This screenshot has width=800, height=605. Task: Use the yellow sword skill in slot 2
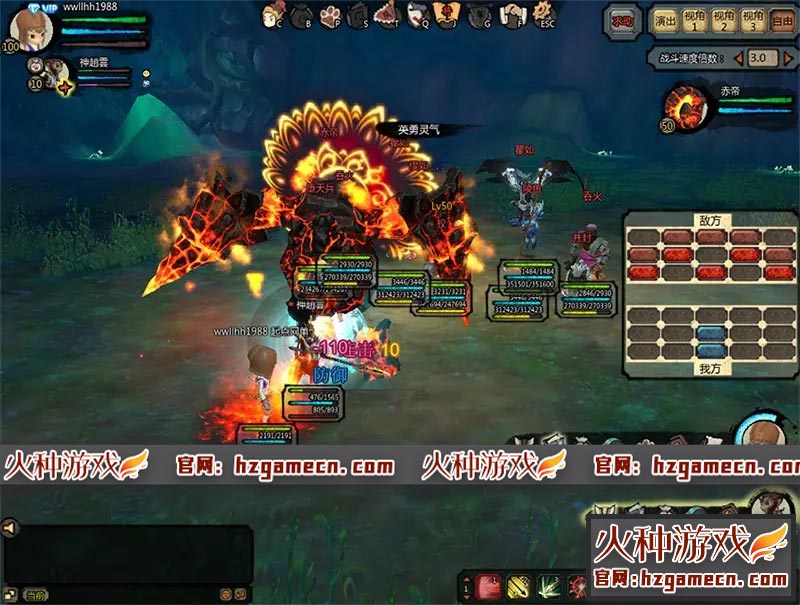point(519,586)
